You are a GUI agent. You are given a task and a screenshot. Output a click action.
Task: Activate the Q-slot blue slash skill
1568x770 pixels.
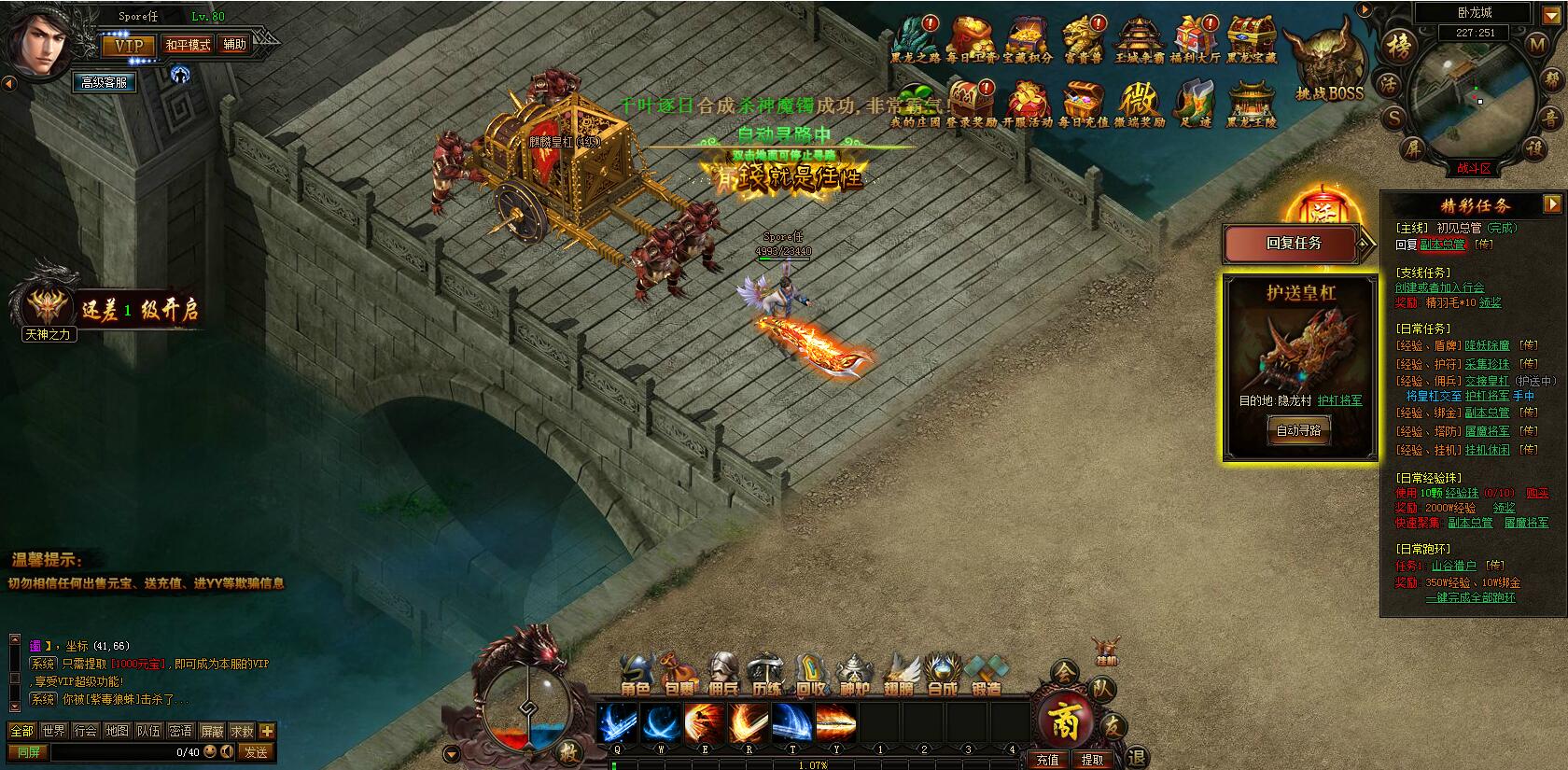[617, 721]
